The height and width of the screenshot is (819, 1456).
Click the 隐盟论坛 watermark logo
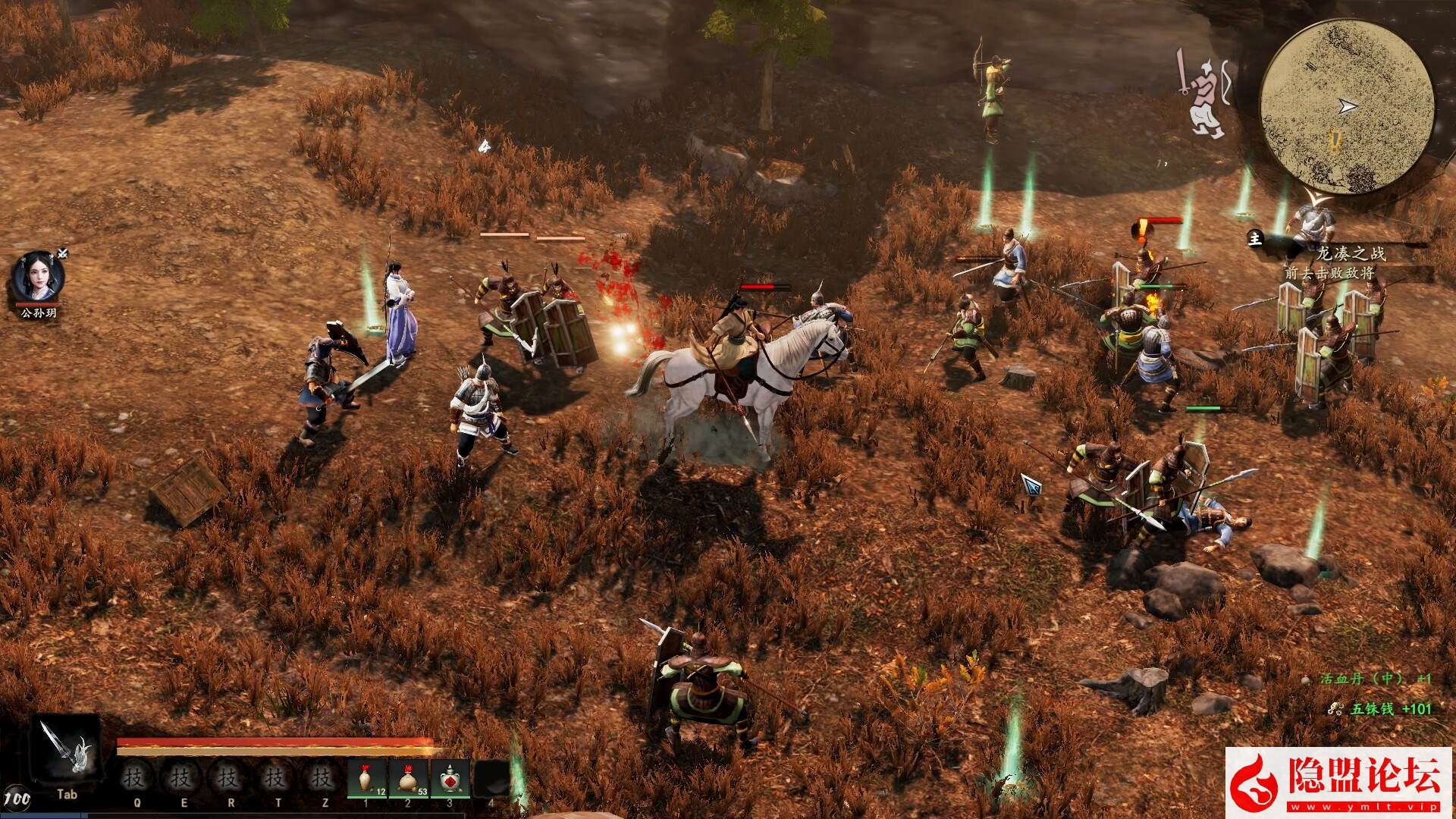click(1339, 783)
